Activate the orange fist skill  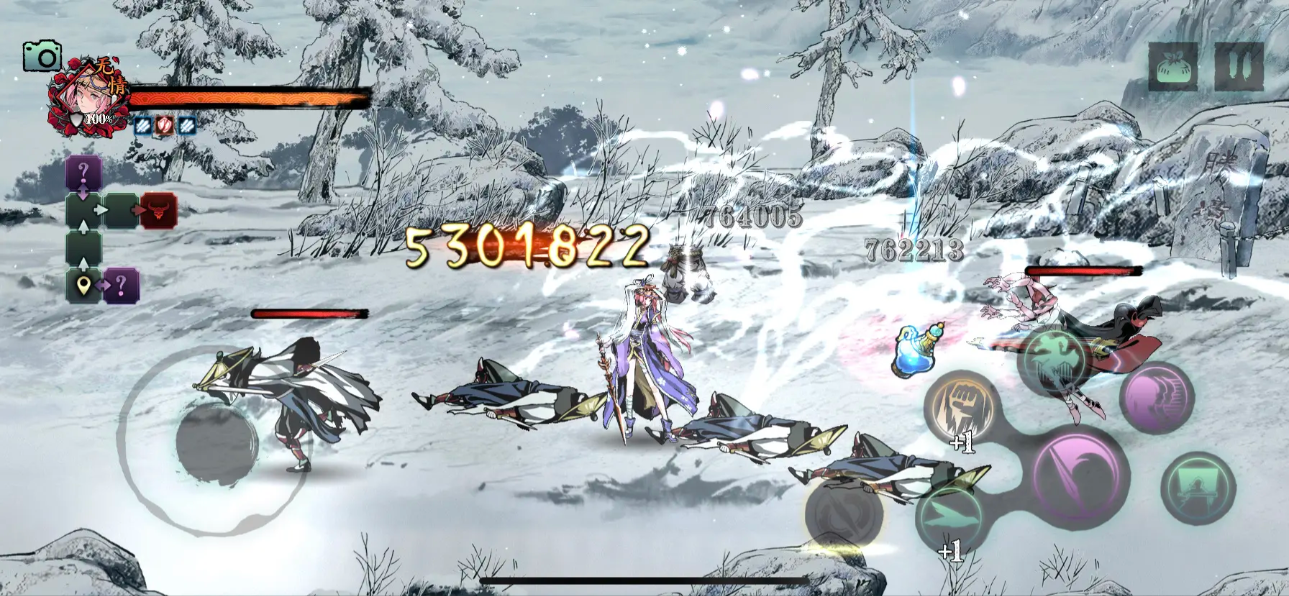[962, 405]
